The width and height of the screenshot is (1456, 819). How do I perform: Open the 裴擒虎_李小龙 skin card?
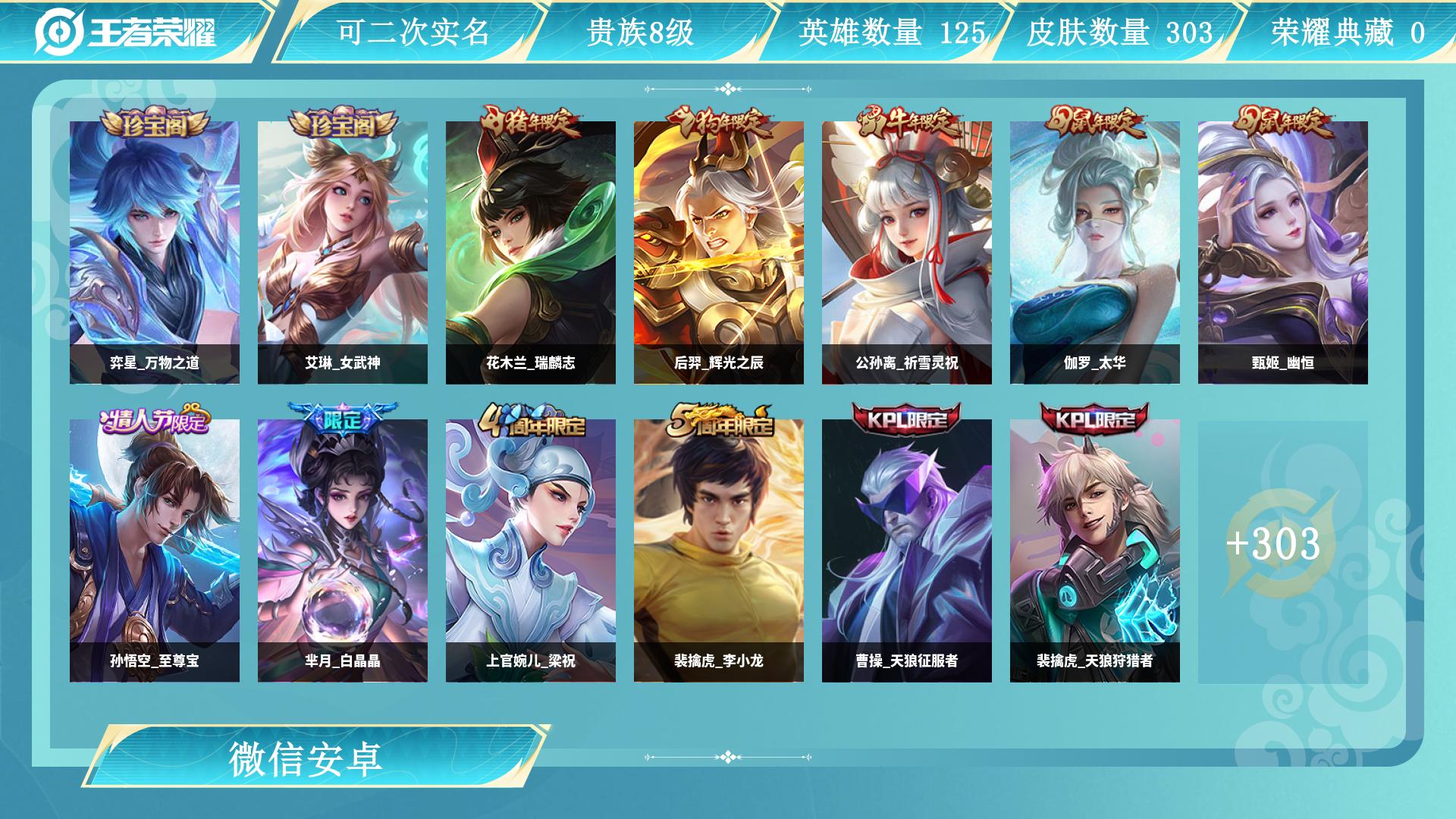coord(719,551)
